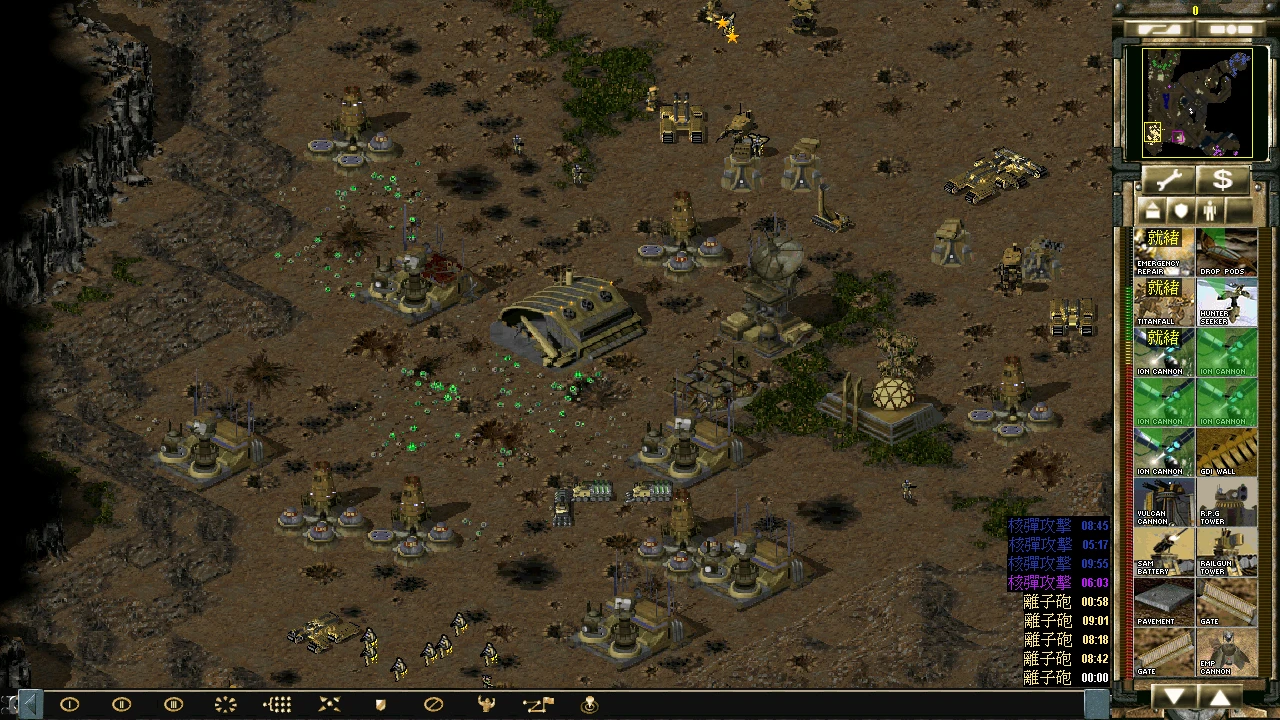Click the sidebar scroll-down arrow
This screenshot has height=720, width=1280.
[1175, 696]
